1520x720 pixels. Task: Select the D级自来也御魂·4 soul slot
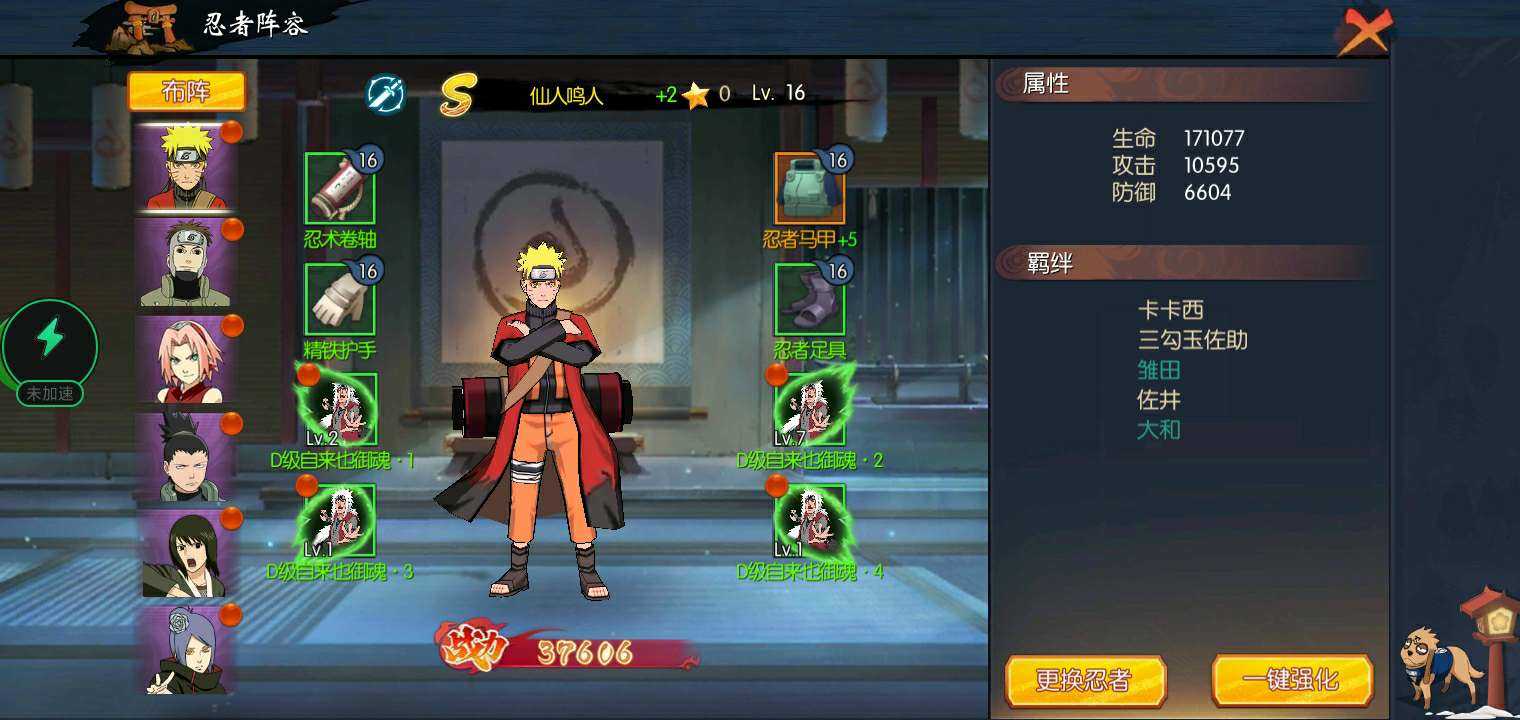tap(810, 520)
